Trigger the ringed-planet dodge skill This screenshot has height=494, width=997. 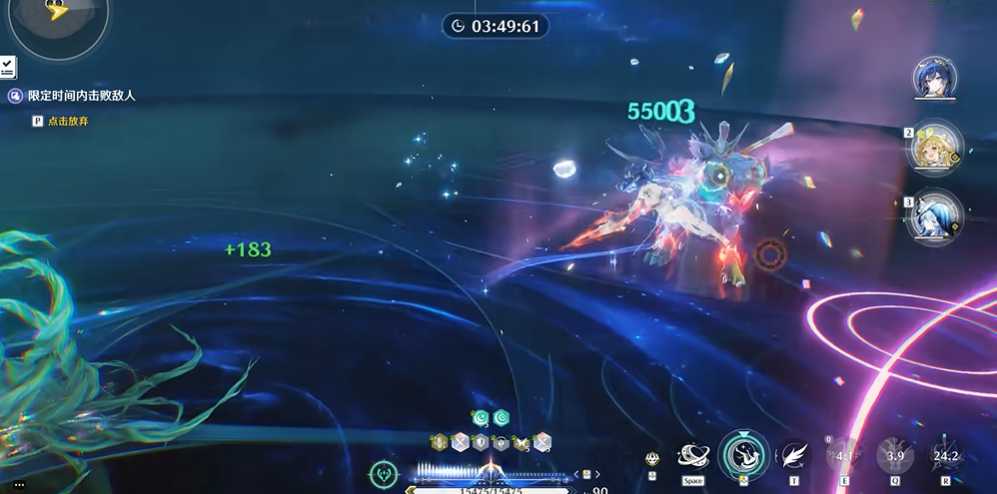[x=693, y=456]
